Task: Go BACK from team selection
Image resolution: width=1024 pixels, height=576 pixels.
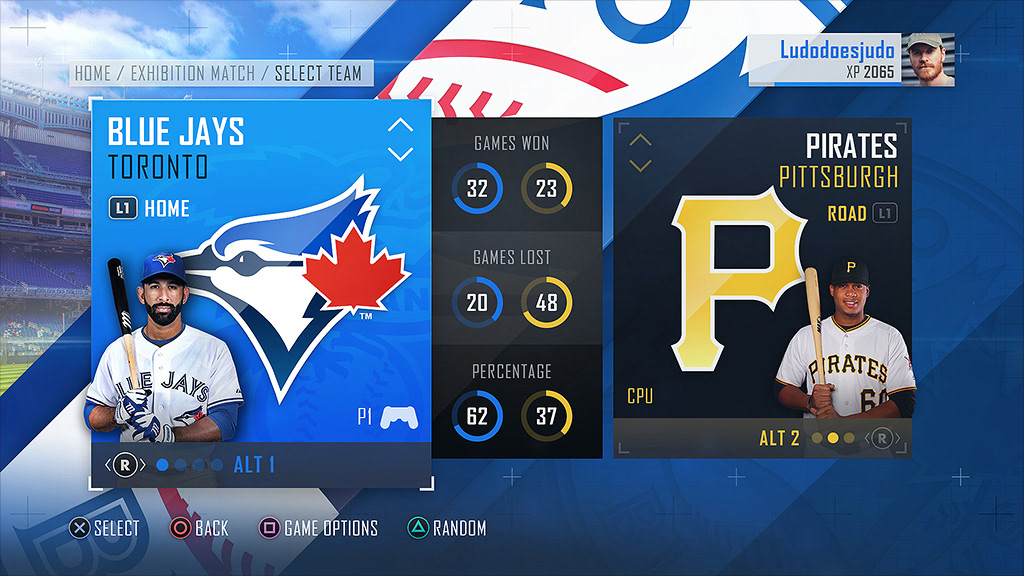Action: 198,528
